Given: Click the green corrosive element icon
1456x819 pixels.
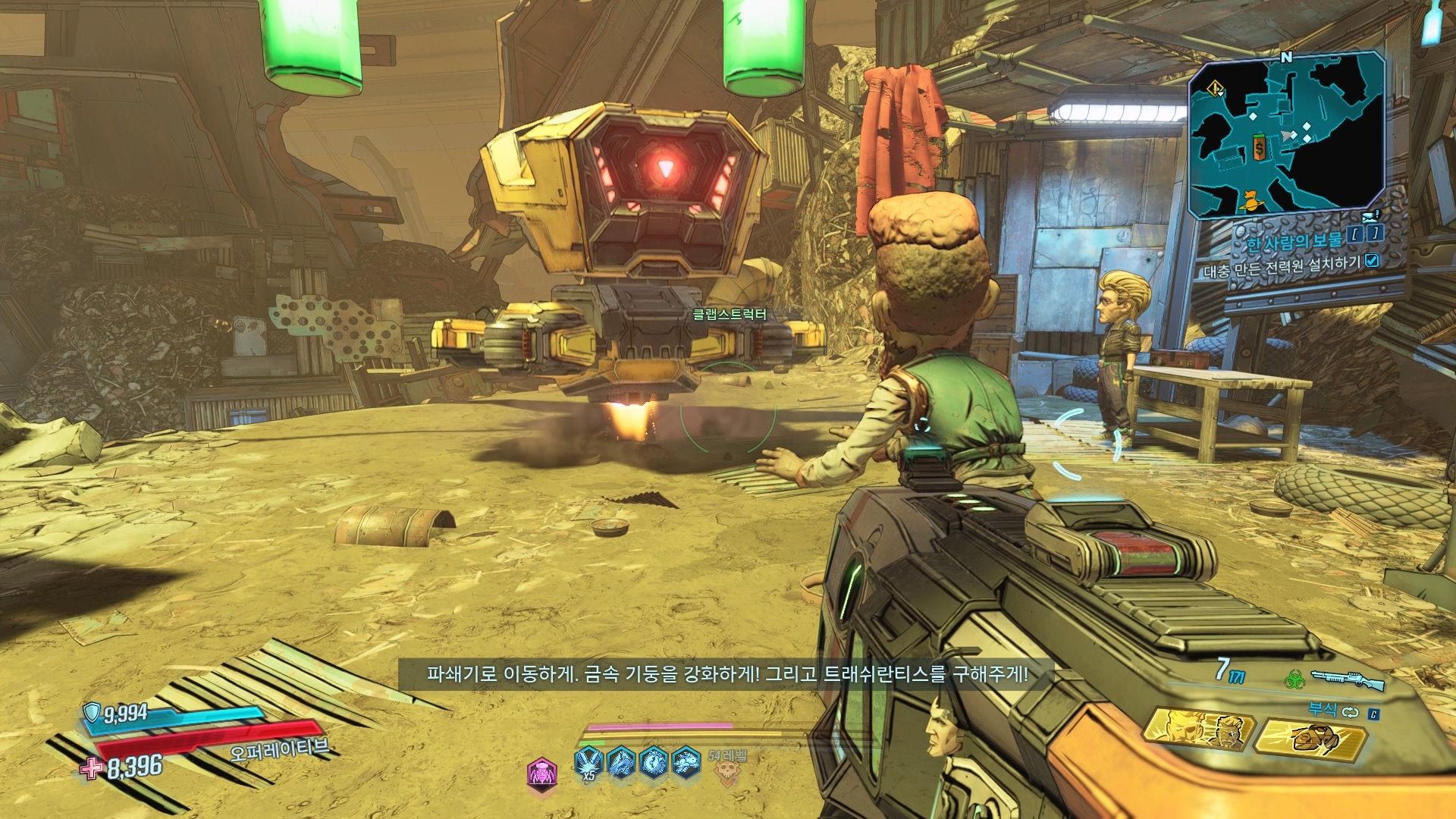Looking at the screenshot, I should point(1294,678).
